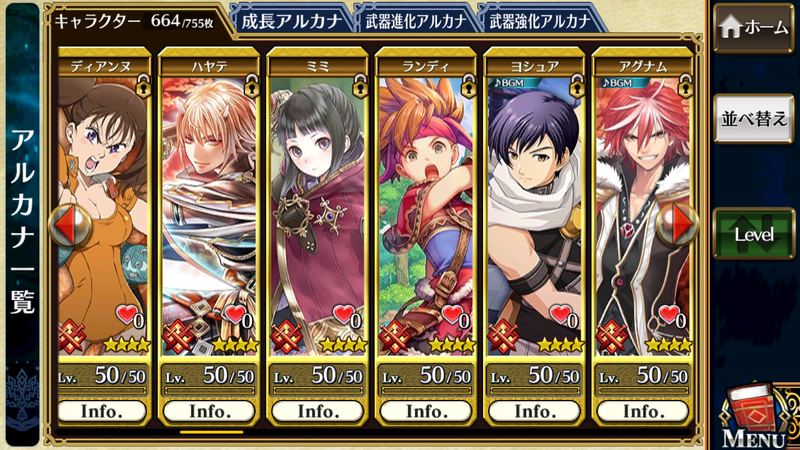Switch to the 武器進化アルカナ tab

point(413,19)
